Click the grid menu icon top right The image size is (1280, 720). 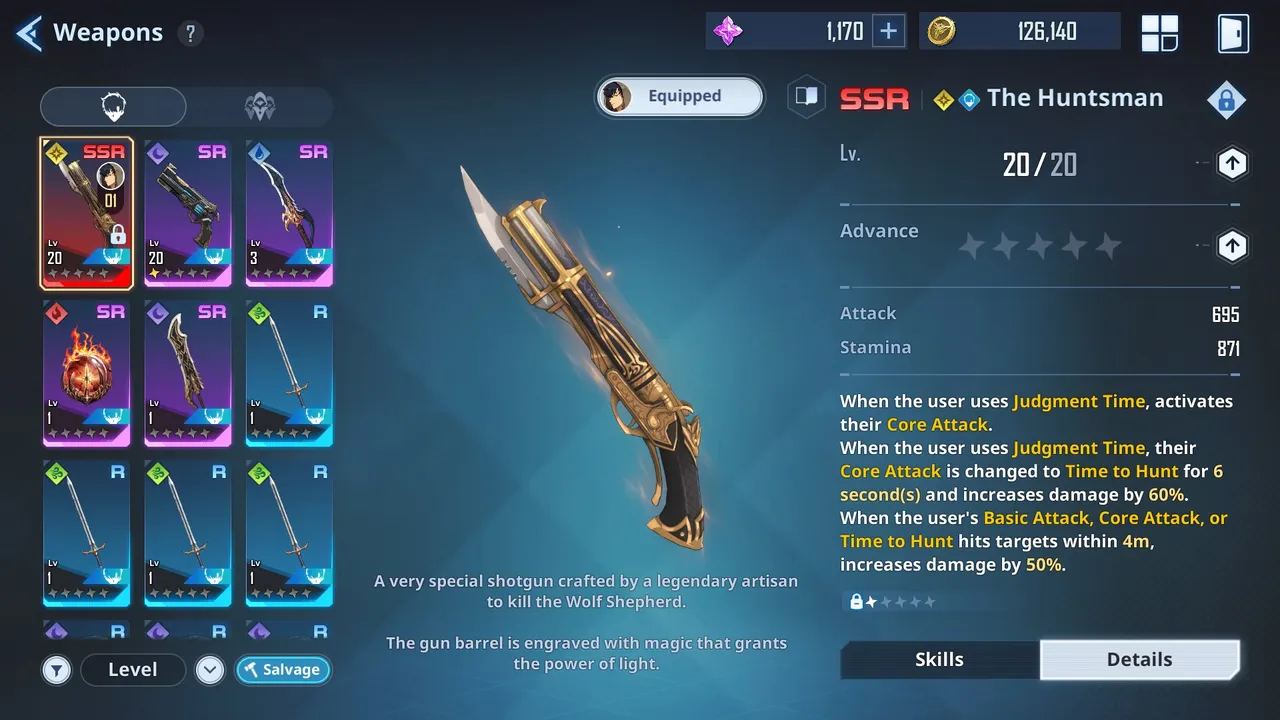point(1159,32)
